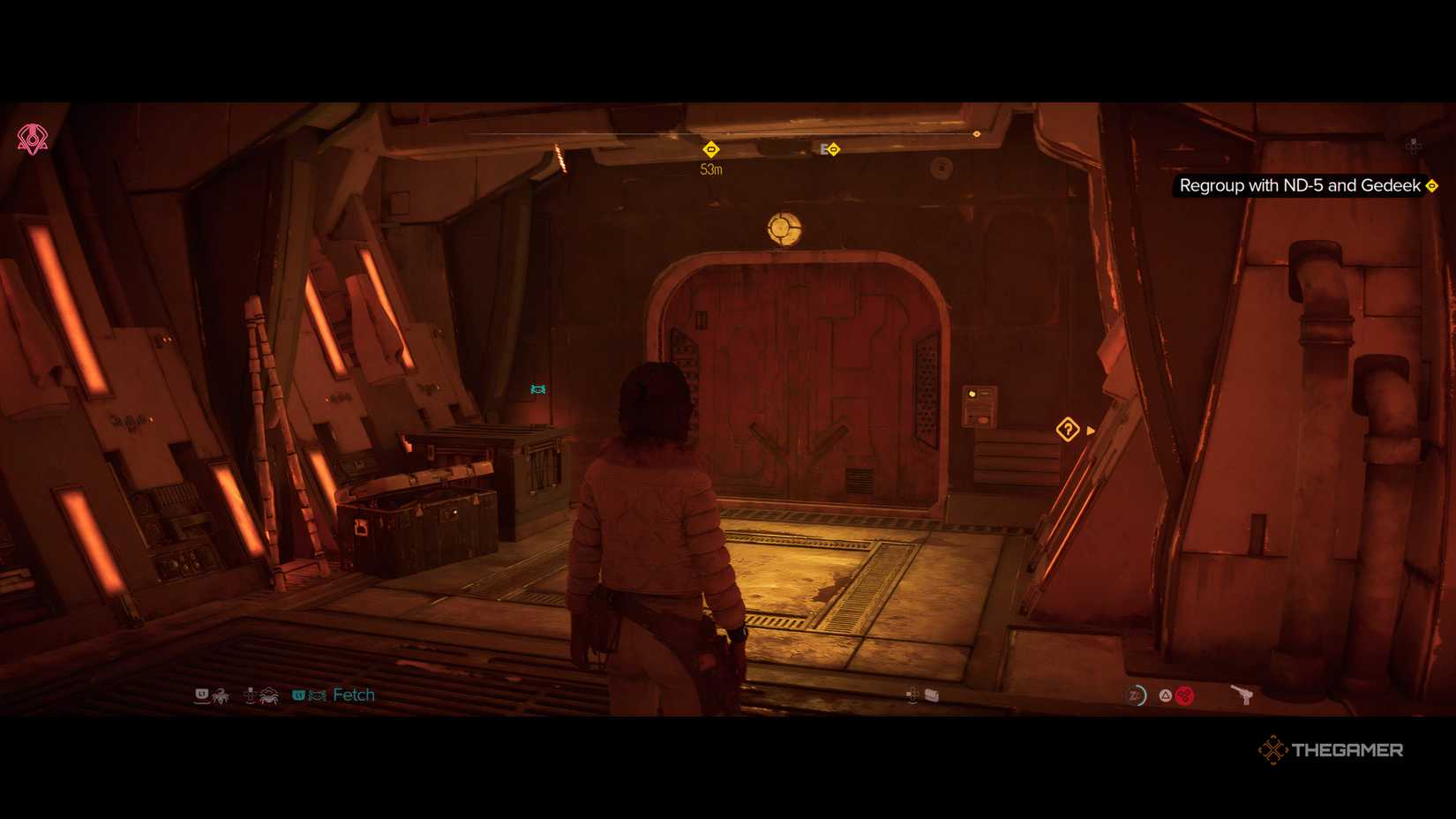Open the item pouch icon near bottom right
The image size is (1456, 819).
pyautogui.click(x=931, y=695)
